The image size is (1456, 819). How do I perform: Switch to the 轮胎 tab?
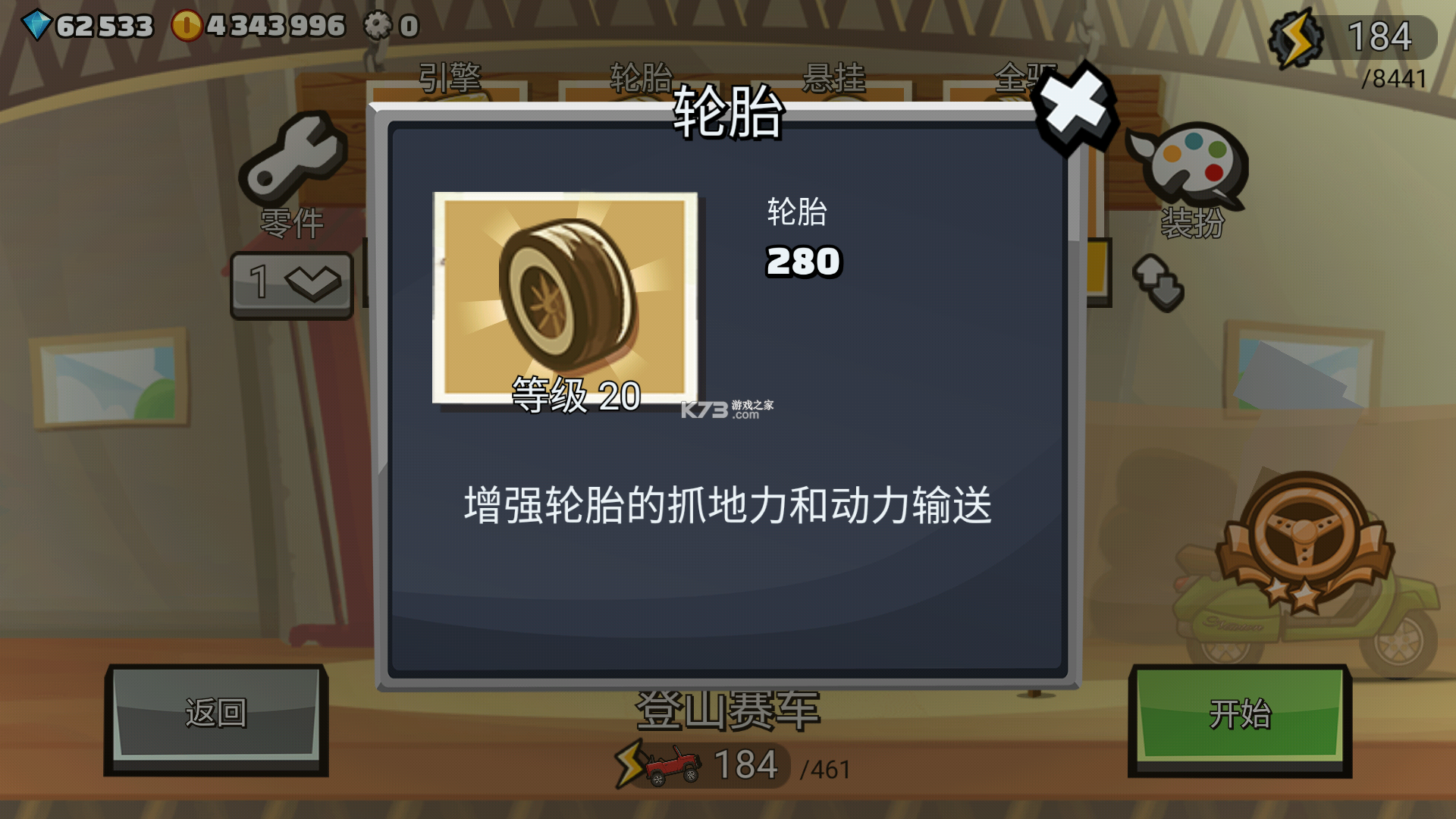tap(641, 76)
